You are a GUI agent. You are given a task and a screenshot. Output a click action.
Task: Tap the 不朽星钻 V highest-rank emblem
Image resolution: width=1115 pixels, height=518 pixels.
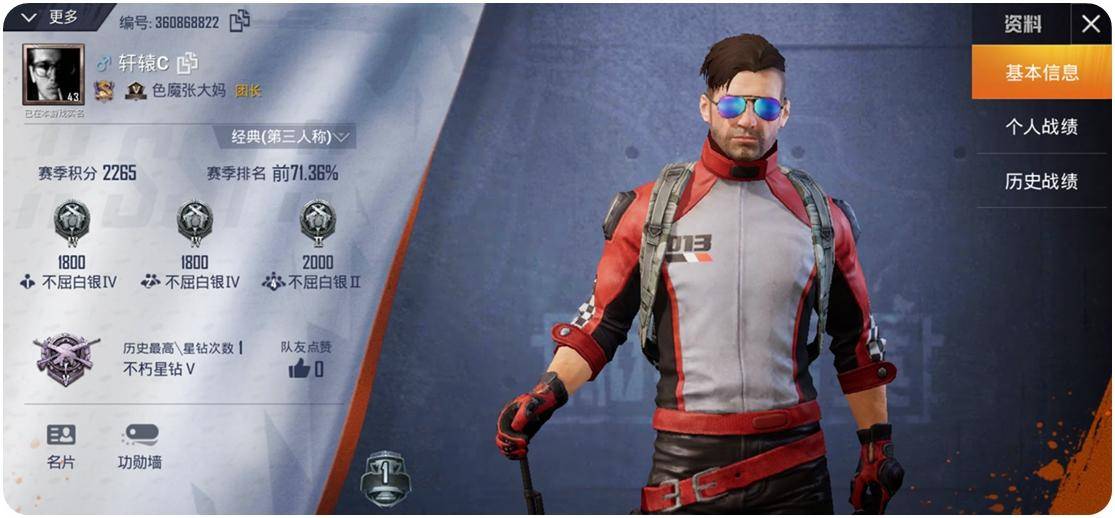pyautogui.click(x=66, y=358)
